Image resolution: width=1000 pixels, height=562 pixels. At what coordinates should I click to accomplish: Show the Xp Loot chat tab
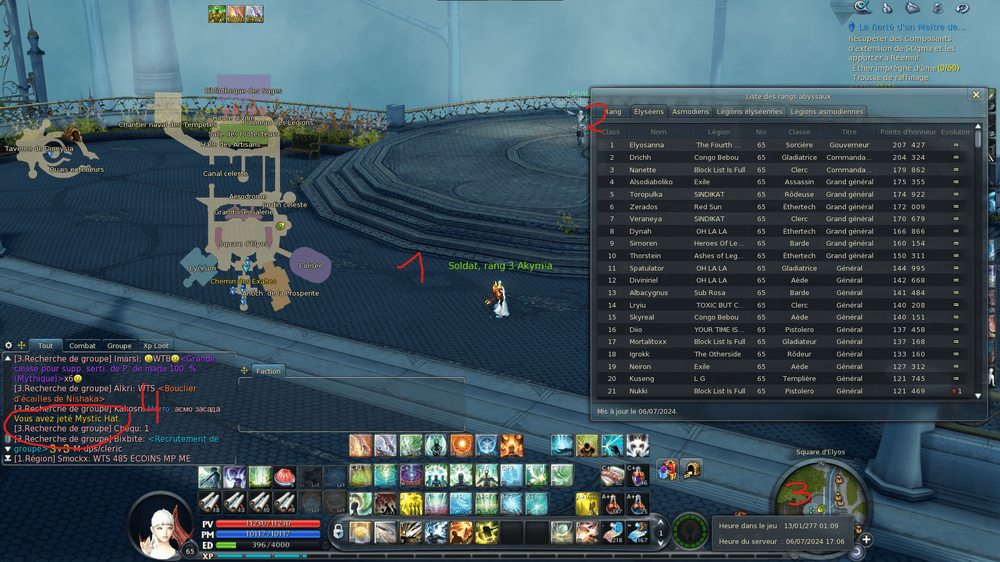coord(156,346)
